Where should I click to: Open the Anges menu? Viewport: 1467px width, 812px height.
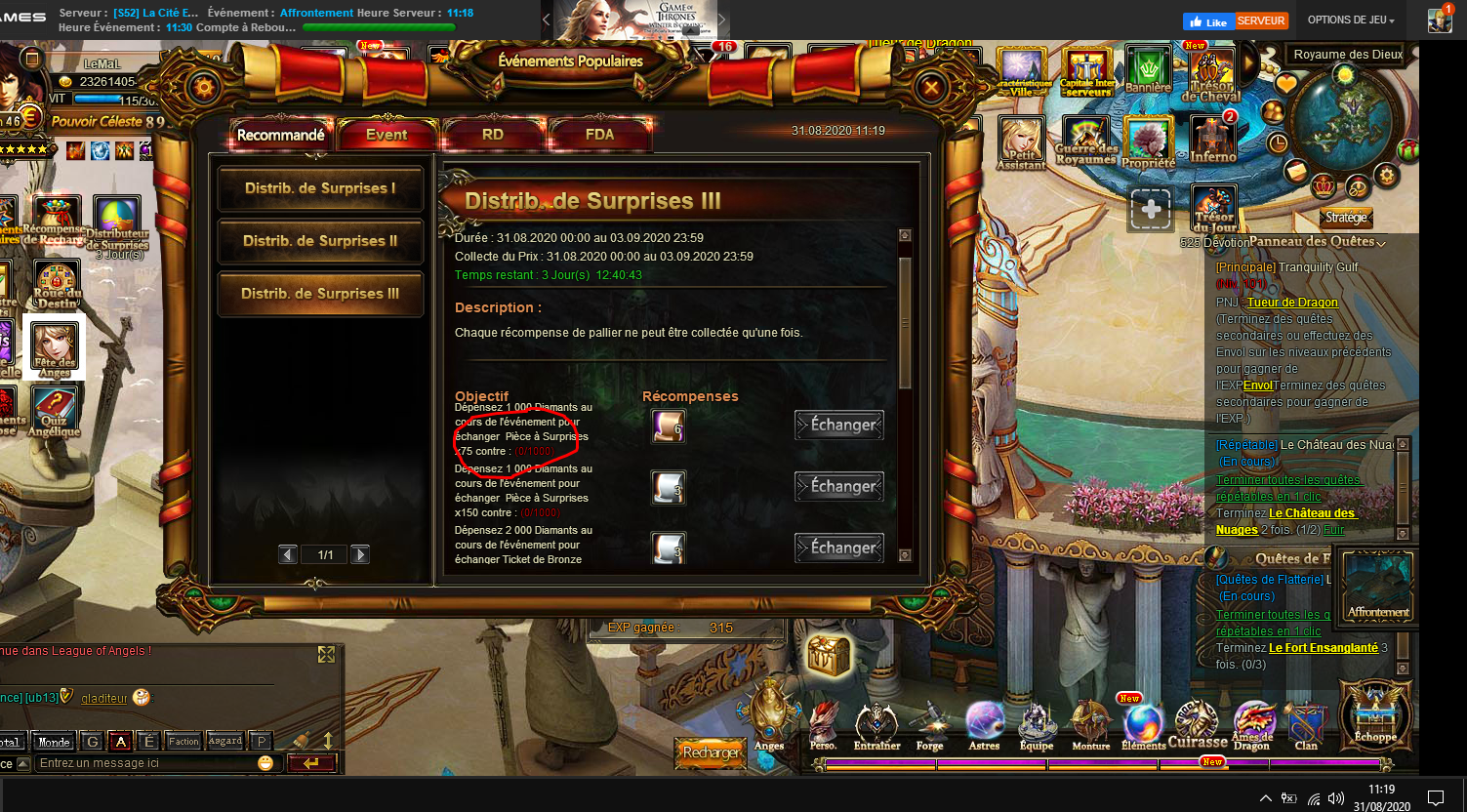[769, 719]
